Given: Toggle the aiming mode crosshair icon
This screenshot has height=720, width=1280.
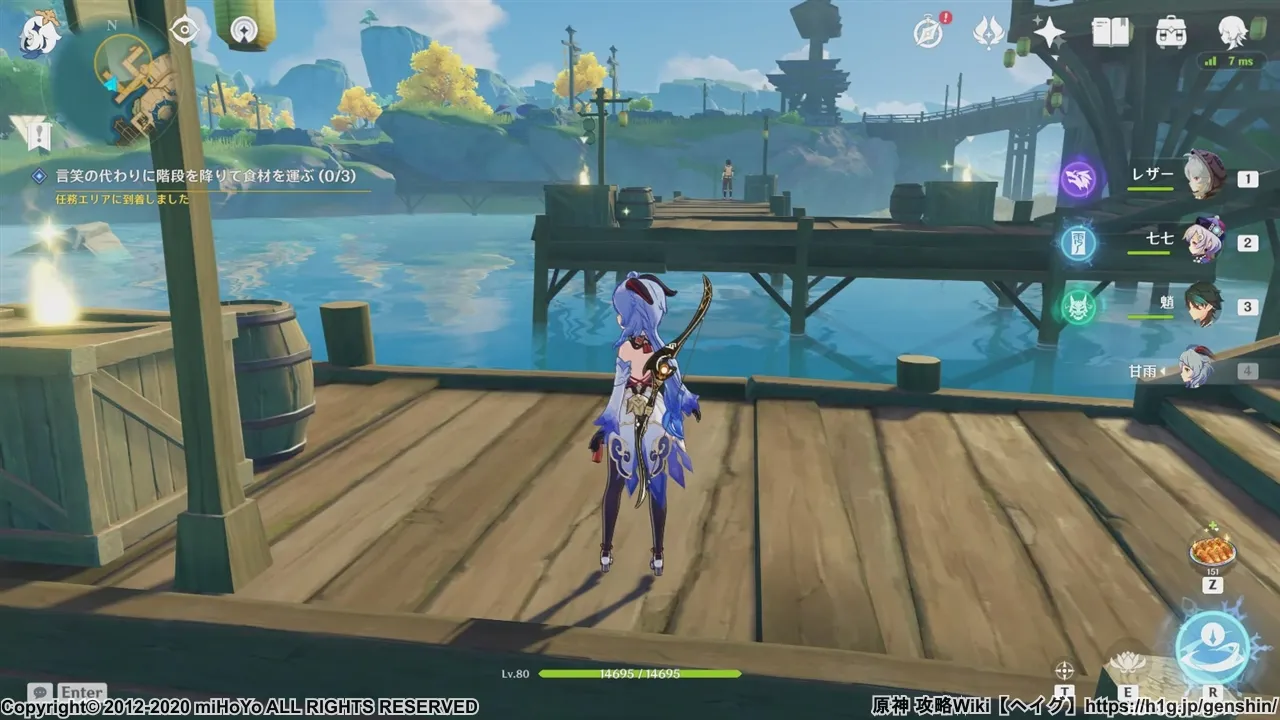Looking at the screenshot, I should pos(1064,669).
